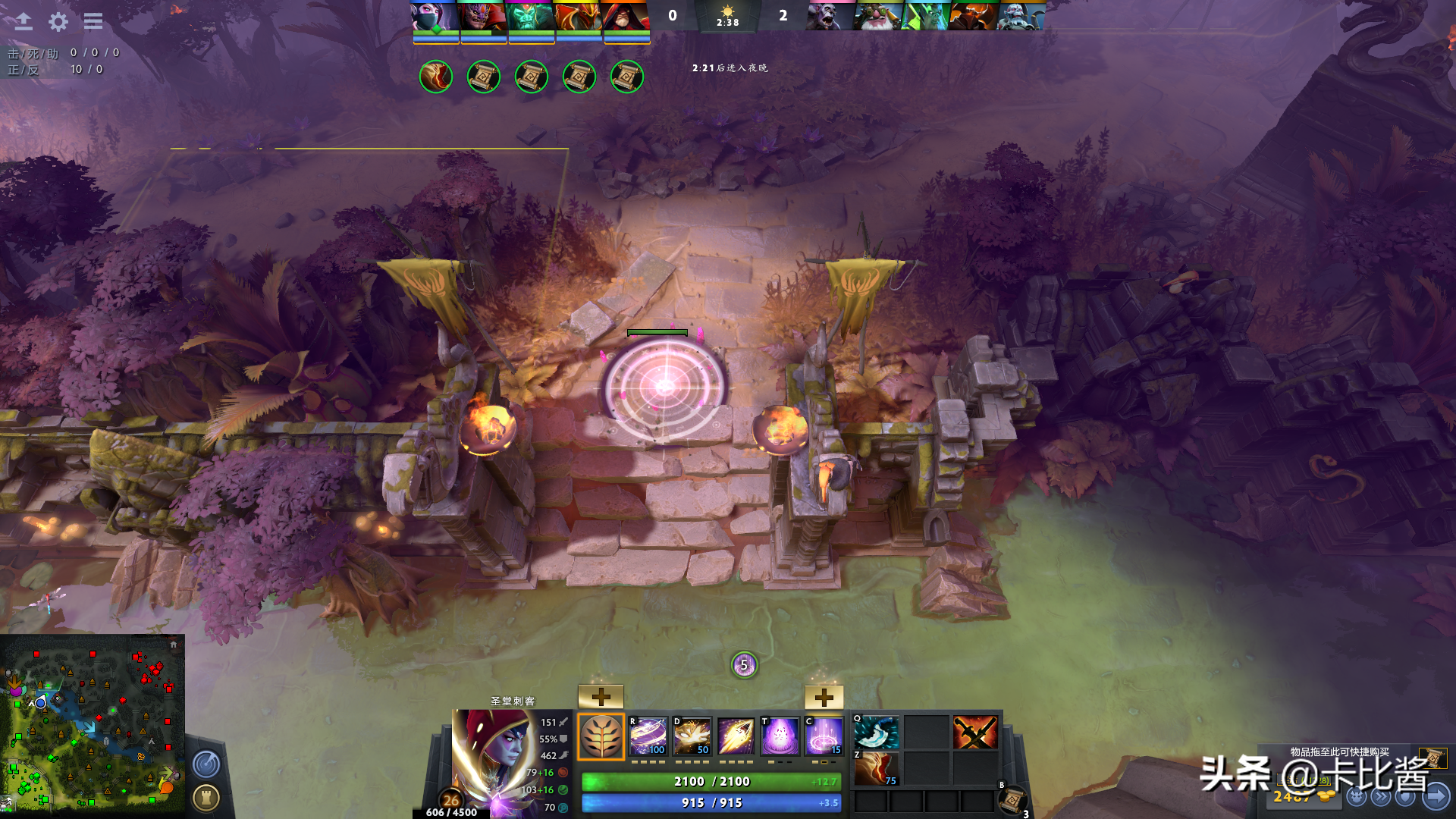Viewport: 1456px width, 819px height.
Task: Click the upload arrow icon at top-left
Action: pyautogui.click(x=24, y=21)
